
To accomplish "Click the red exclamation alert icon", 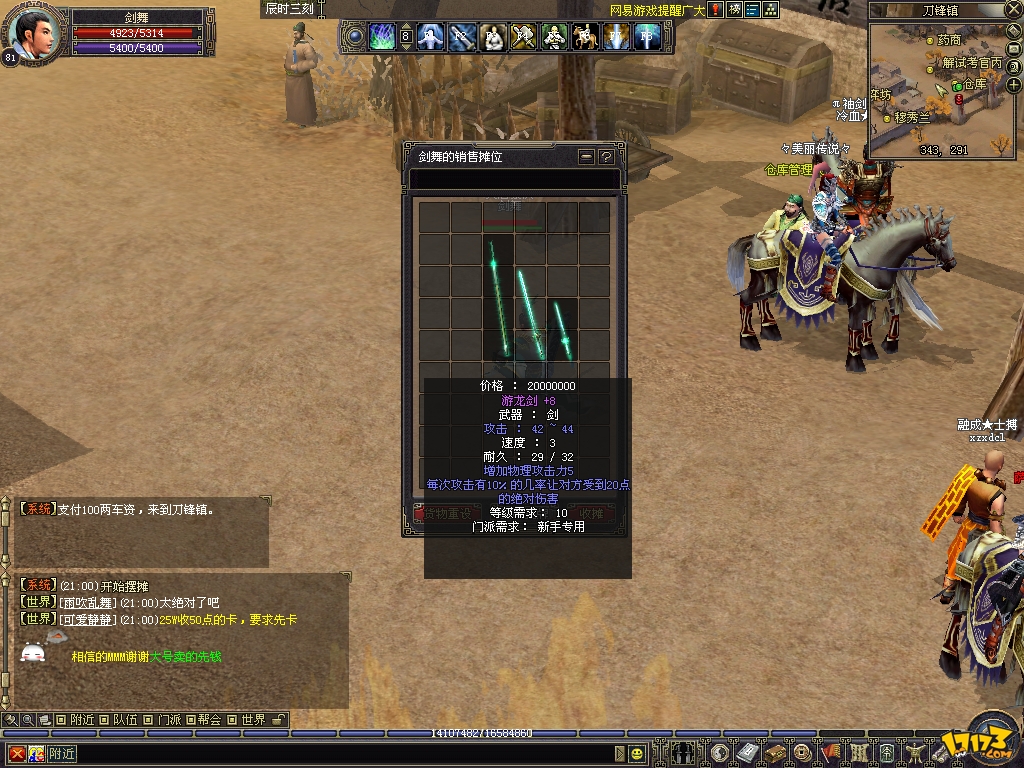I will (x=716, y=10).
